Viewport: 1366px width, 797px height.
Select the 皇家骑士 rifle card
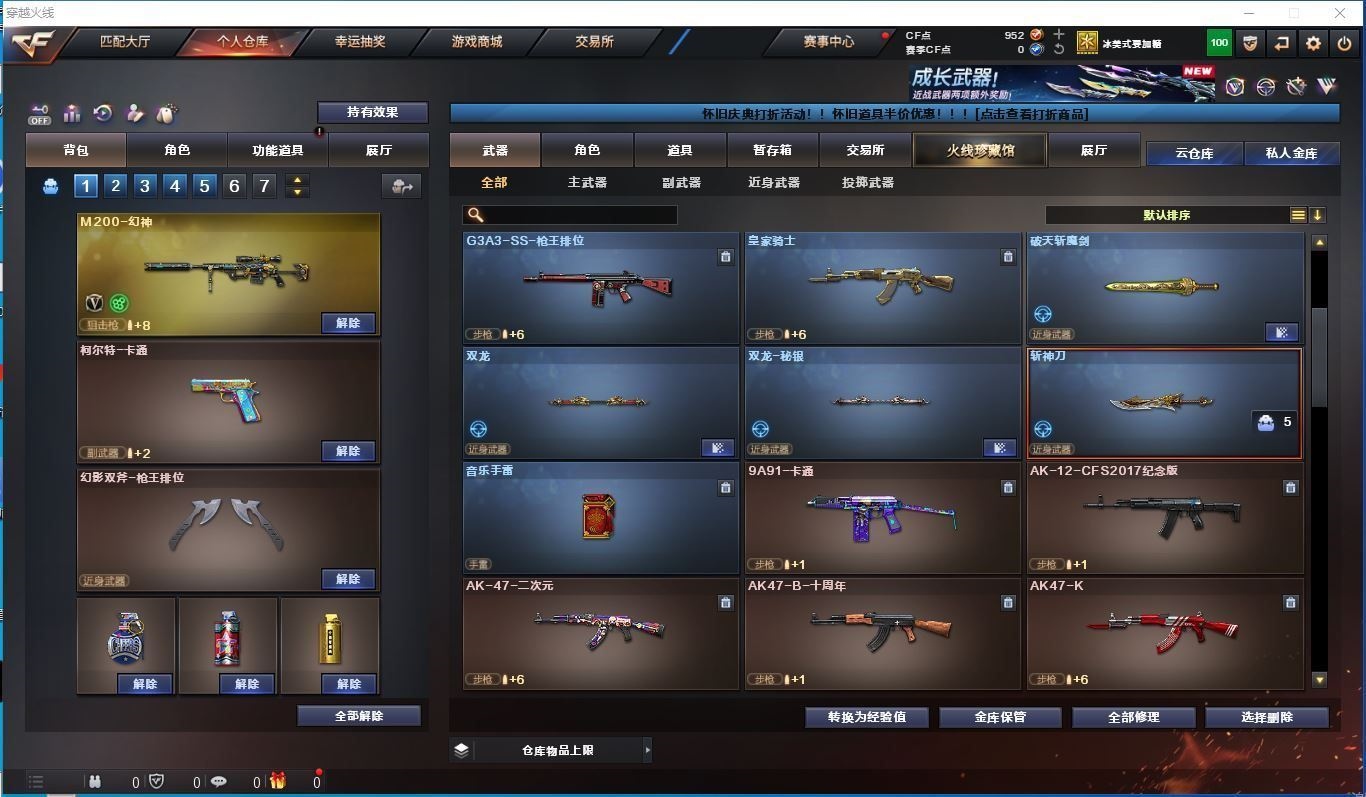click(x=882, y=288)
